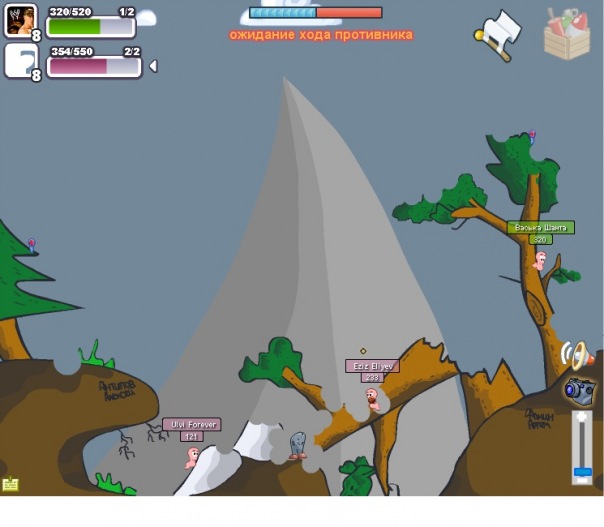Click the small arrow beside the opponent's bar
Image resolution: width=604 pixels, height=527 pixels.
(153, 66)
